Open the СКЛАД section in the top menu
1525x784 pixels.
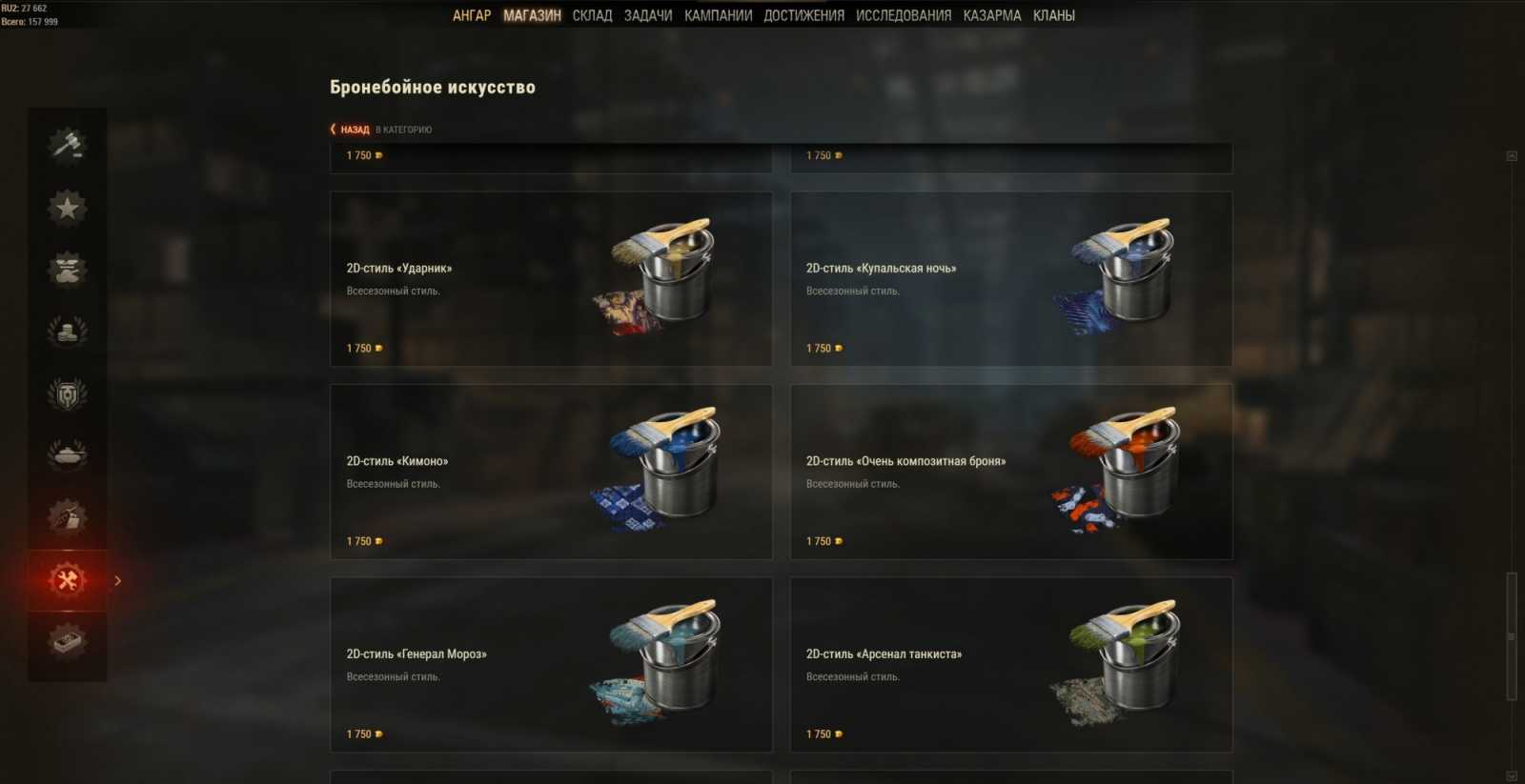[593, 15]
